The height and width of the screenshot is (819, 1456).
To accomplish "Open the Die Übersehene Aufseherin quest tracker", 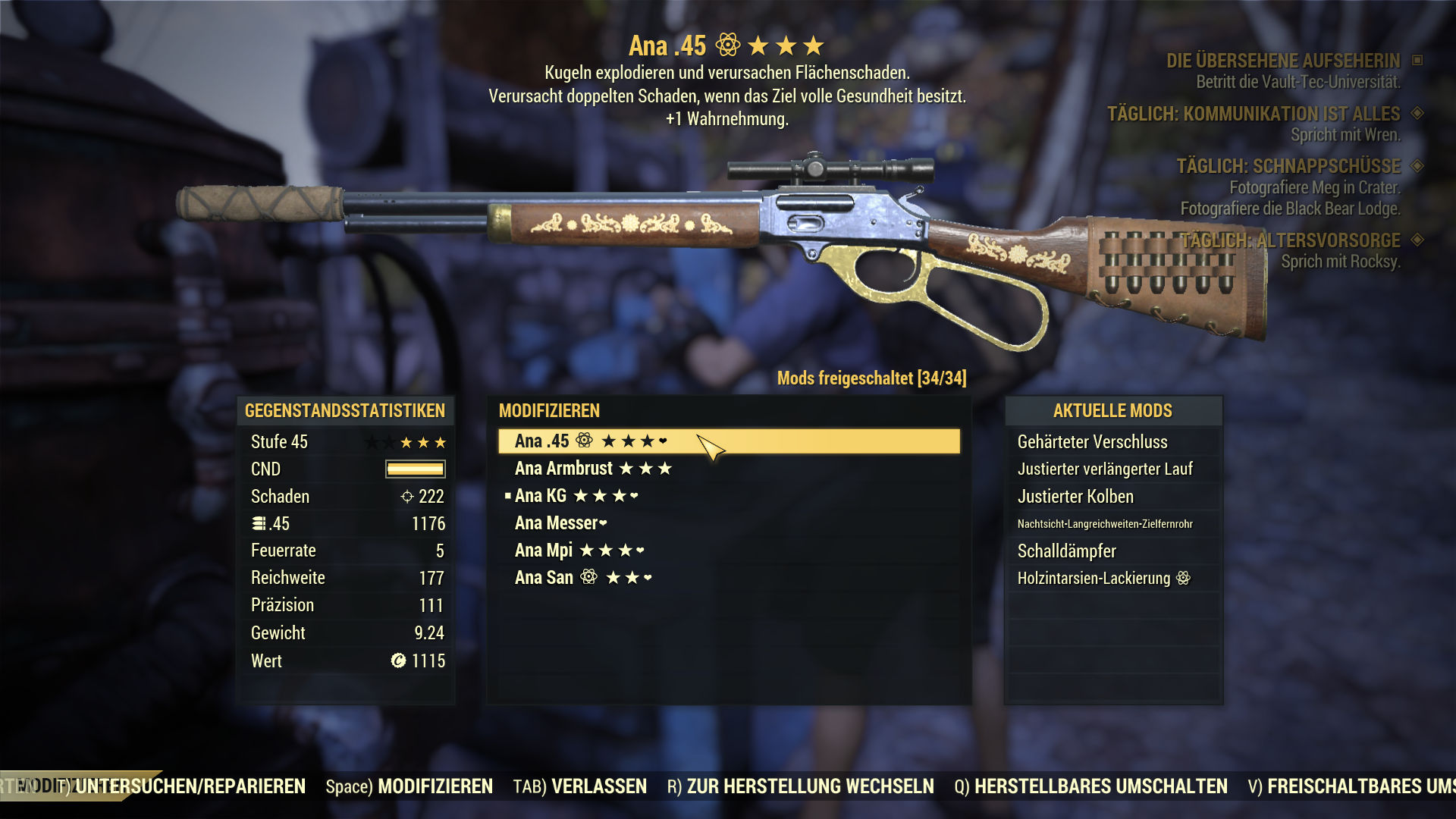I will tap(1283, 61).
